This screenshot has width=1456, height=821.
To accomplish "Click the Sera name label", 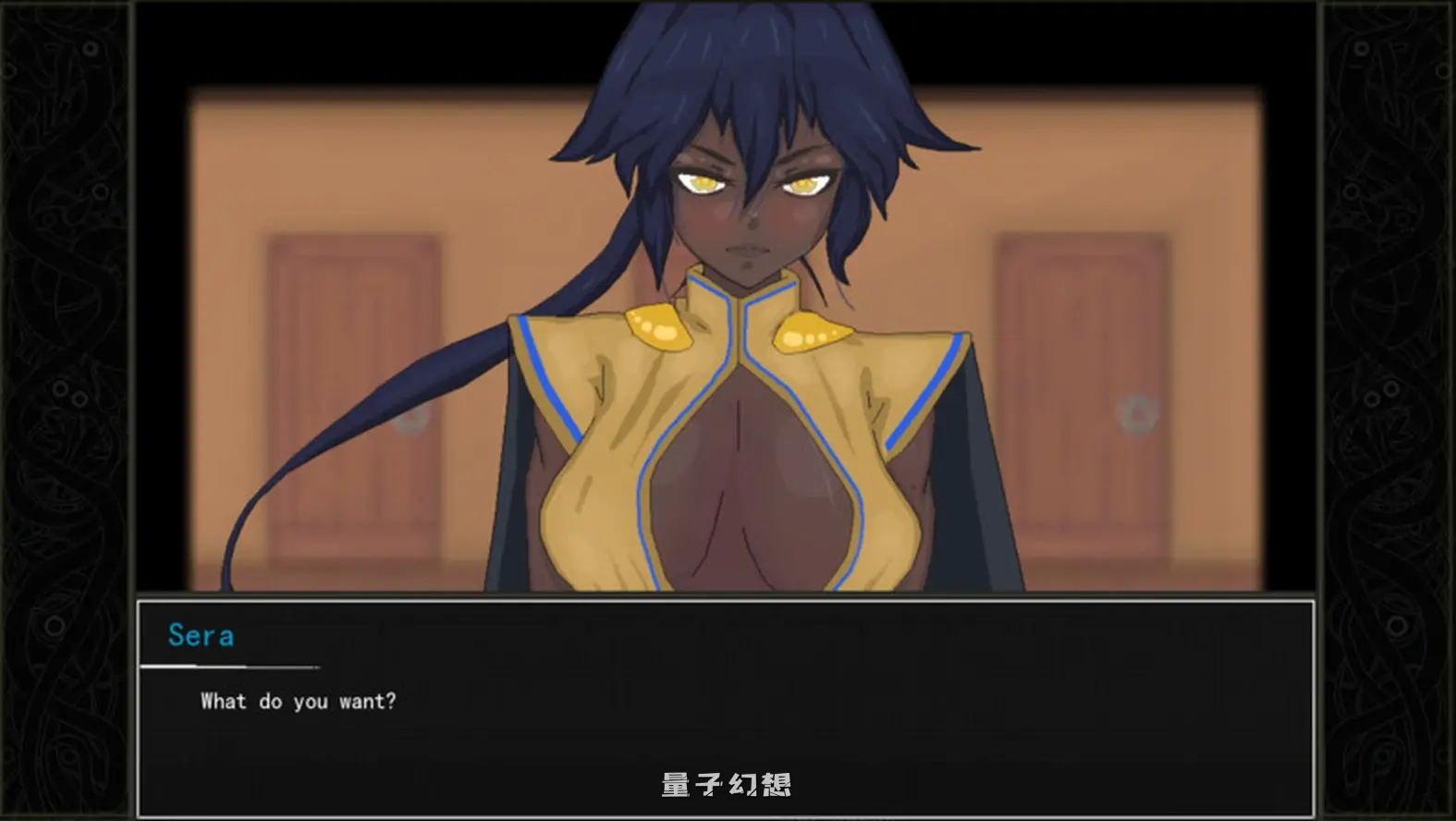I will point(200,634).
